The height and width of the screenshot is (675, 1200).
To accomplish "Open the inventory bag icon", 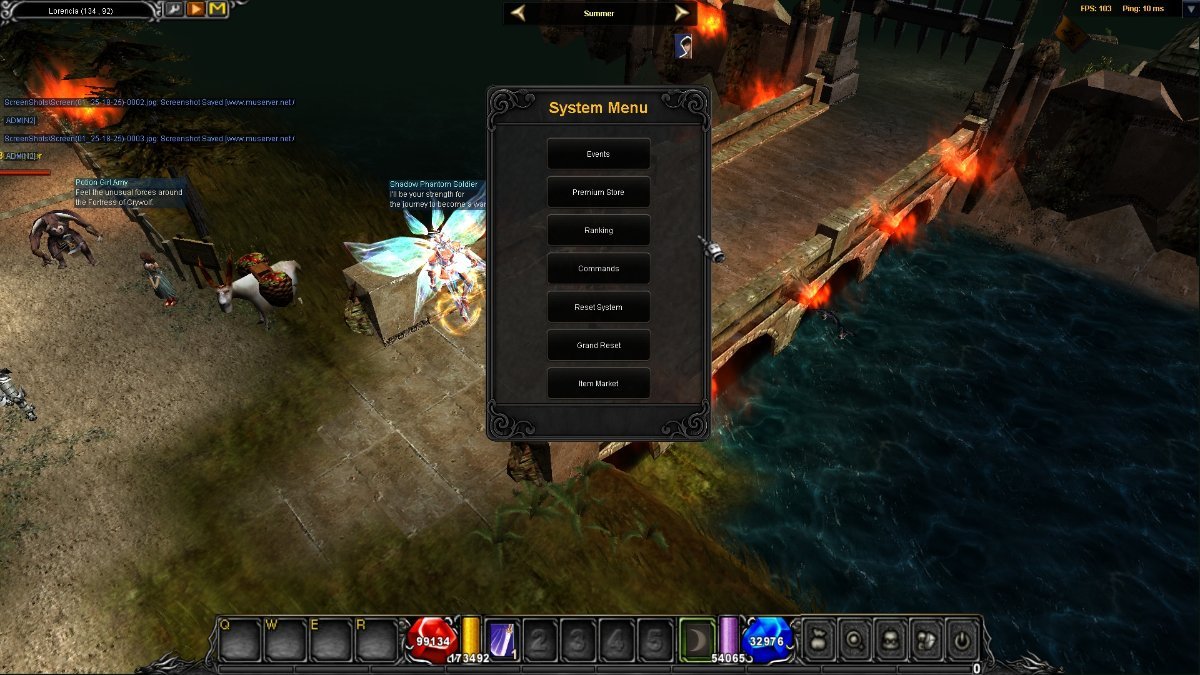I will pos(819,638).
